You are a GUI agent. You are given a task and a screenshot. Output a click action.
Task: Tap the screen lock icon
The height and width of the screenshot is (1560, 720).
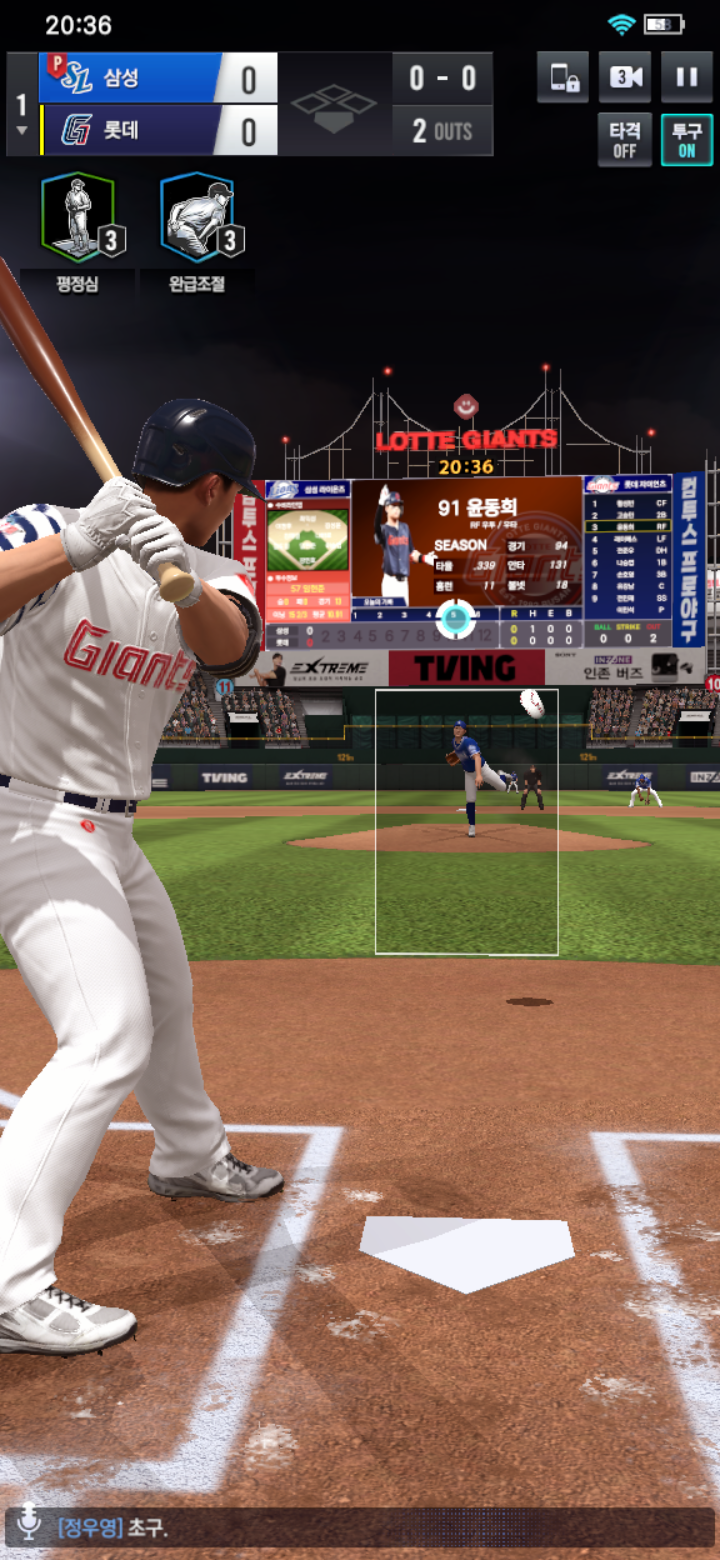[x=563, y=78]
